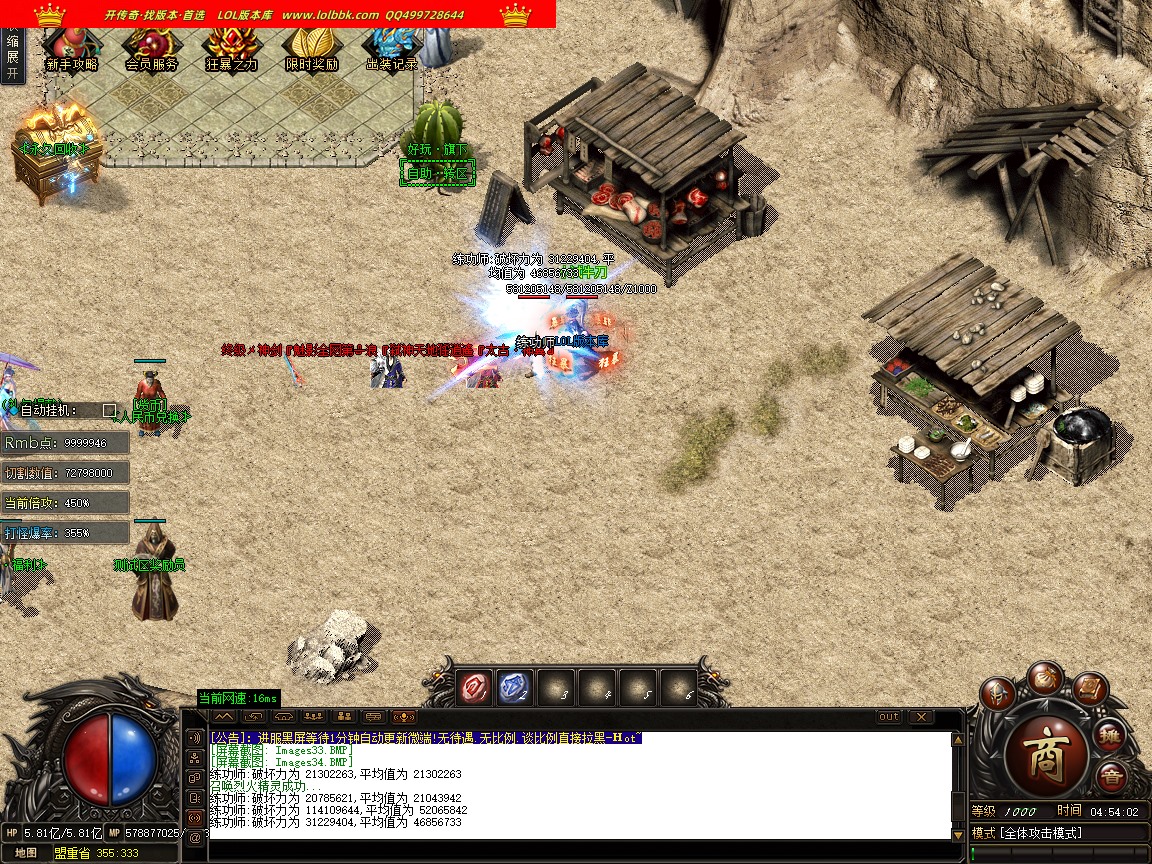
Task: Click the chat panel's out button
Action: [x=888, y=717]
